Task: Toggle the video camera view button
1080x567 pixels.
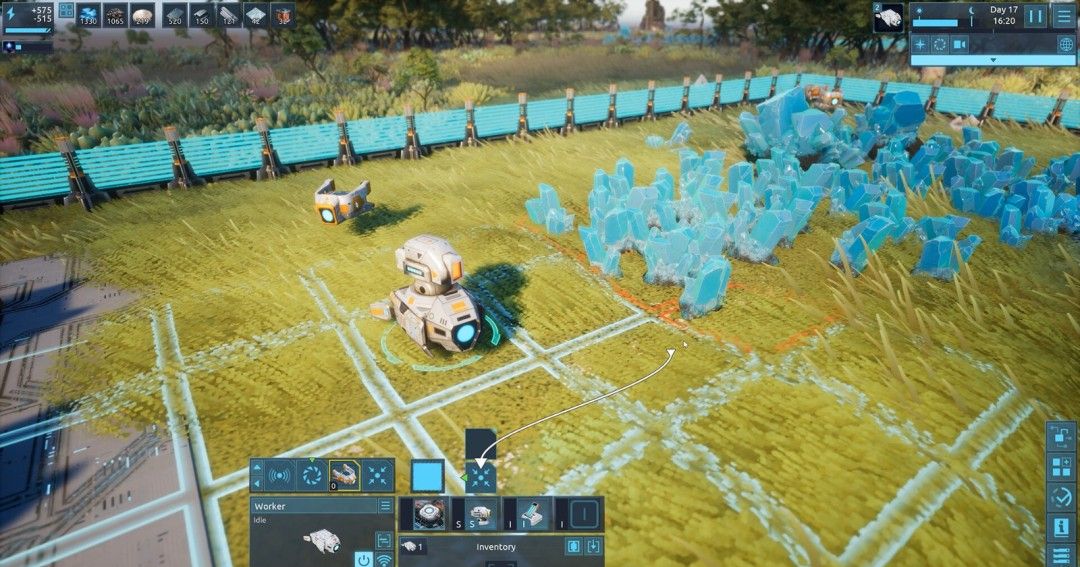Action: [960, 44]
